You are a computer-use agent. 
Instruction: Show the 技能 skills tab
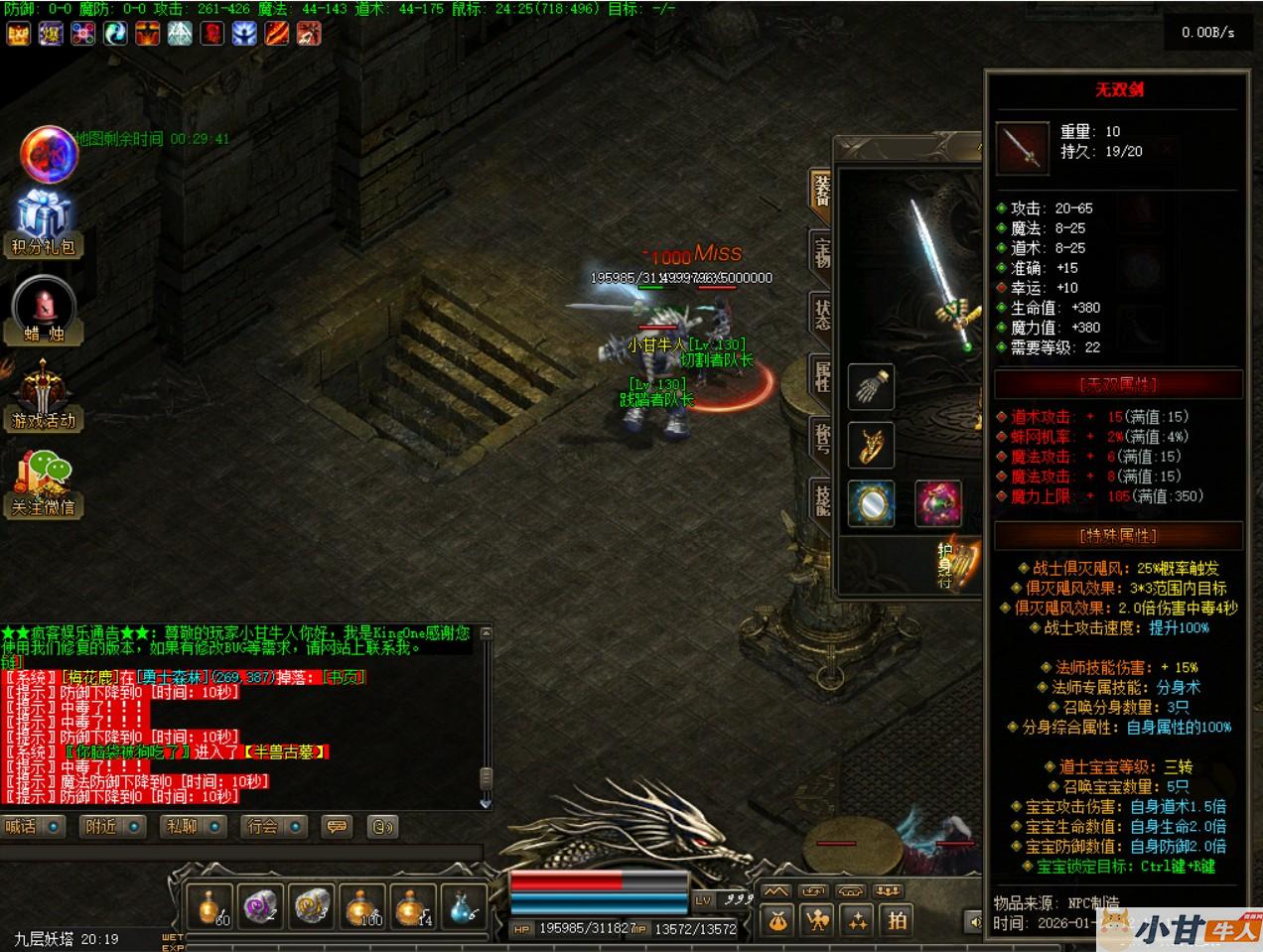point(822,499)
